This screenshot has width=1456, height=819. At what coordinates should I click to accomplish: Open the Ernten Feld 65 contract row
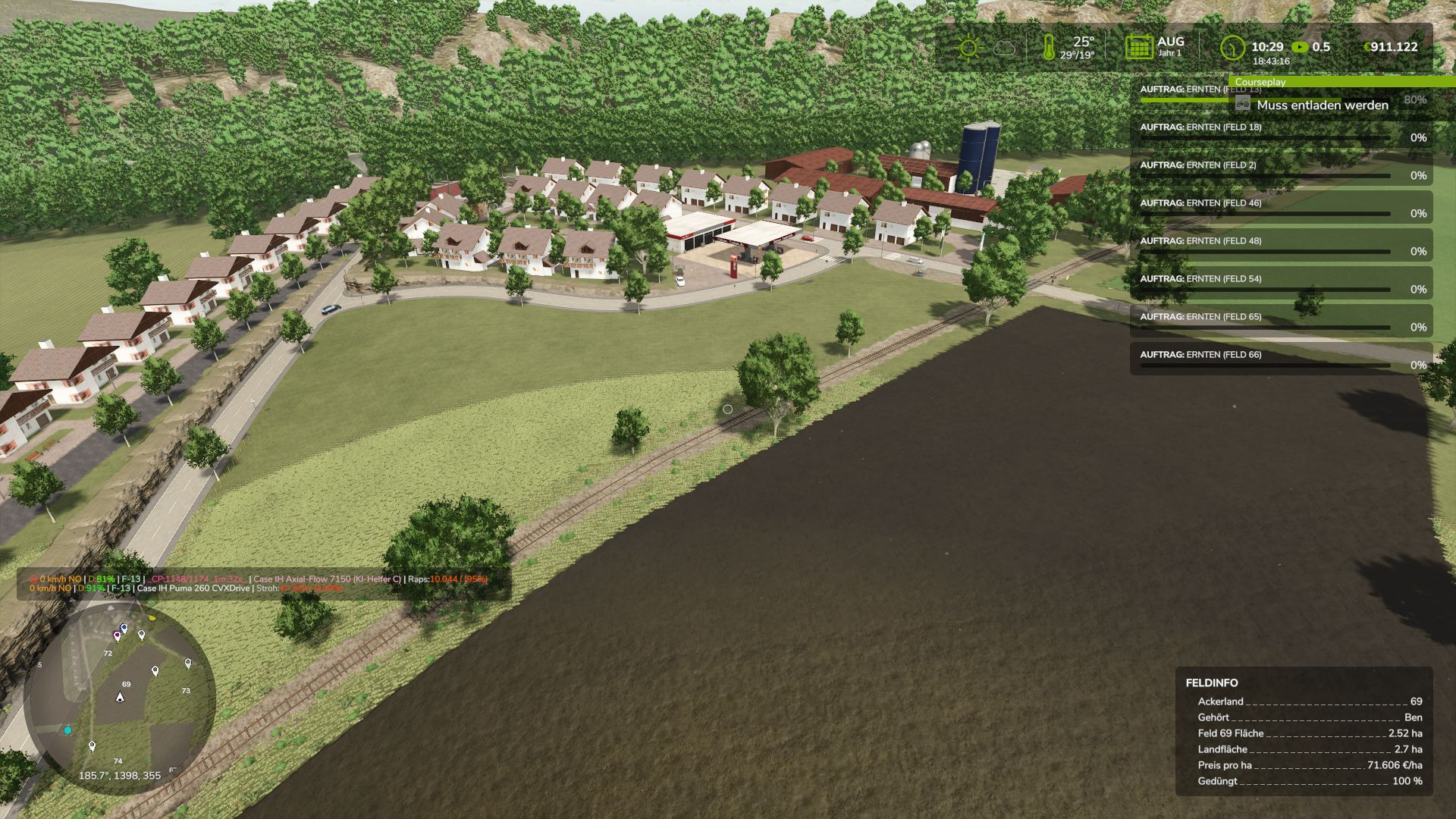click(1282, 322)
